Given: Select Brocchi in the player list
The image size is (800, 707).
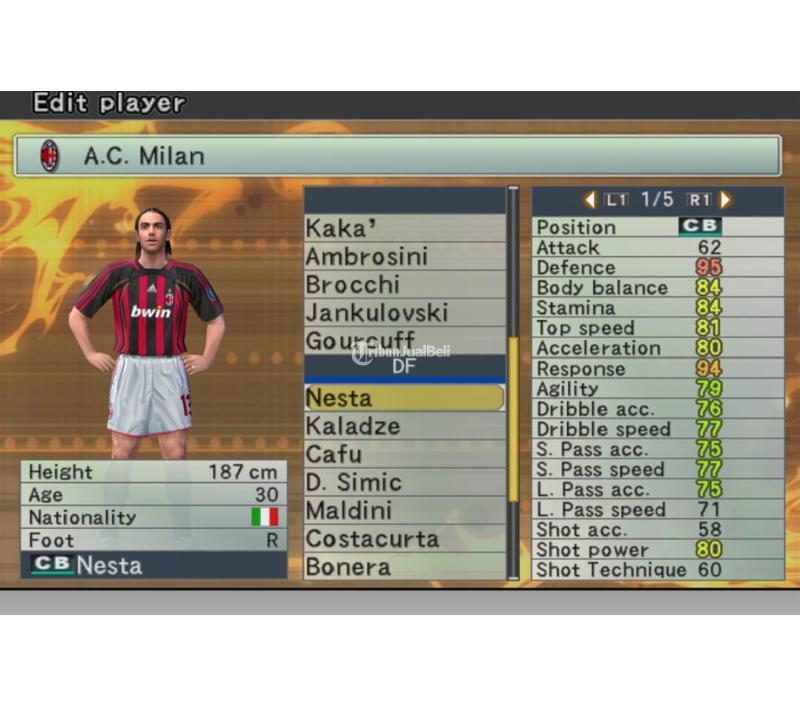Looking at the screenshot, I should [404, 284].
